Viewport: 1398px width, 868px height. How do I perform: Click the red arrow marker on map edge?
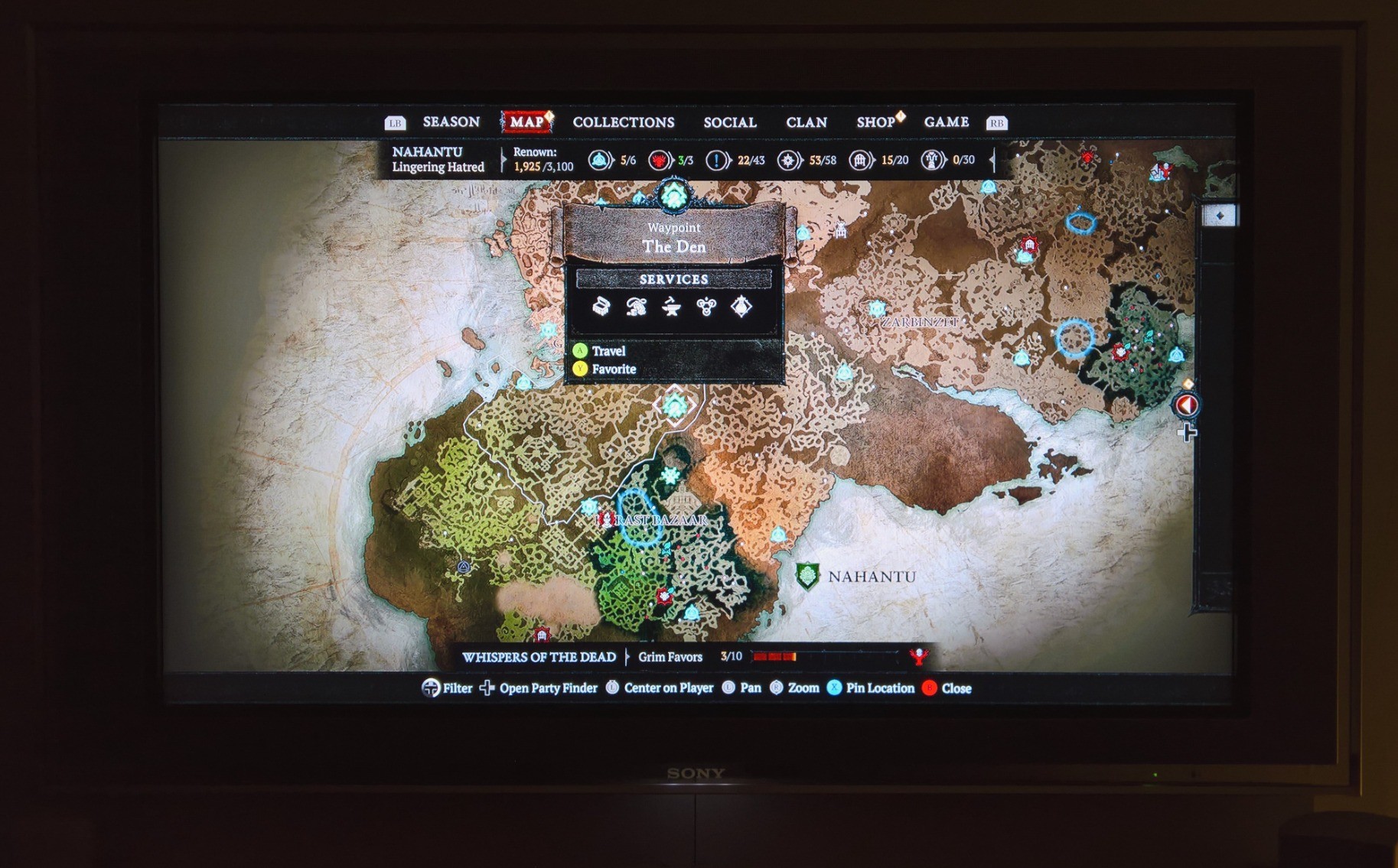1187,405
